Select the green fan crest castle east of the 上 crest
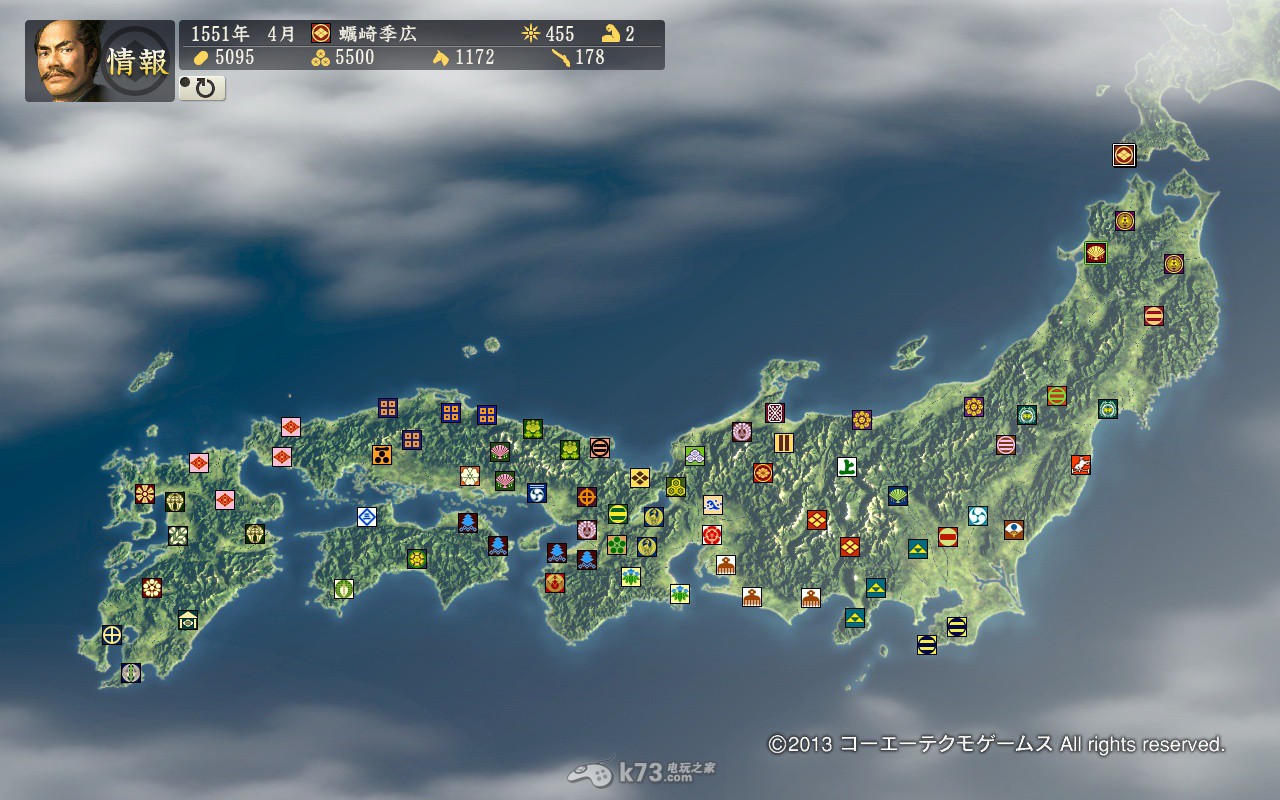This screenshot has width=1280, height=800. pos(898,495)
